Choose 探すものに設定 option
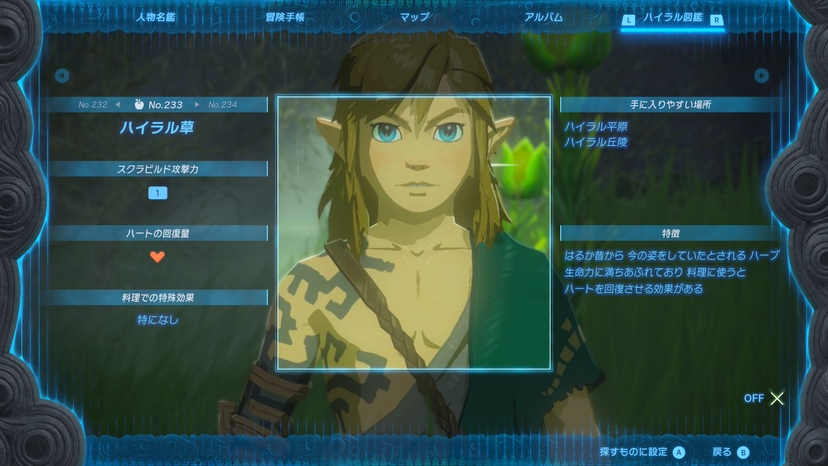Viewport: 828px width, 466px height. click(x=642, y=452)
